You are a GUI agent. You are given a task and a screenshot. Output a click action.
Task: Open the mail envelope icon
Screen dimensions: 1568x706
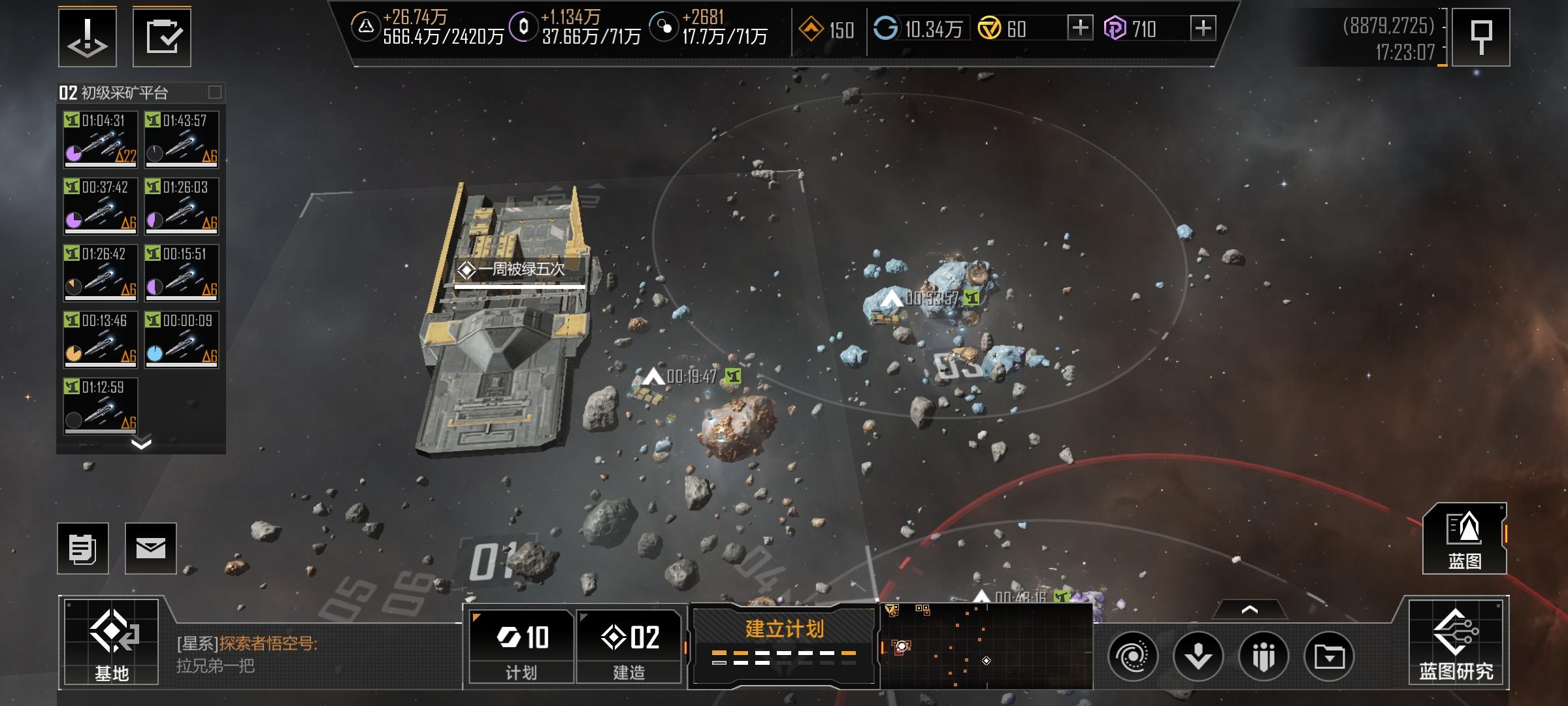[x=150, y=548]
